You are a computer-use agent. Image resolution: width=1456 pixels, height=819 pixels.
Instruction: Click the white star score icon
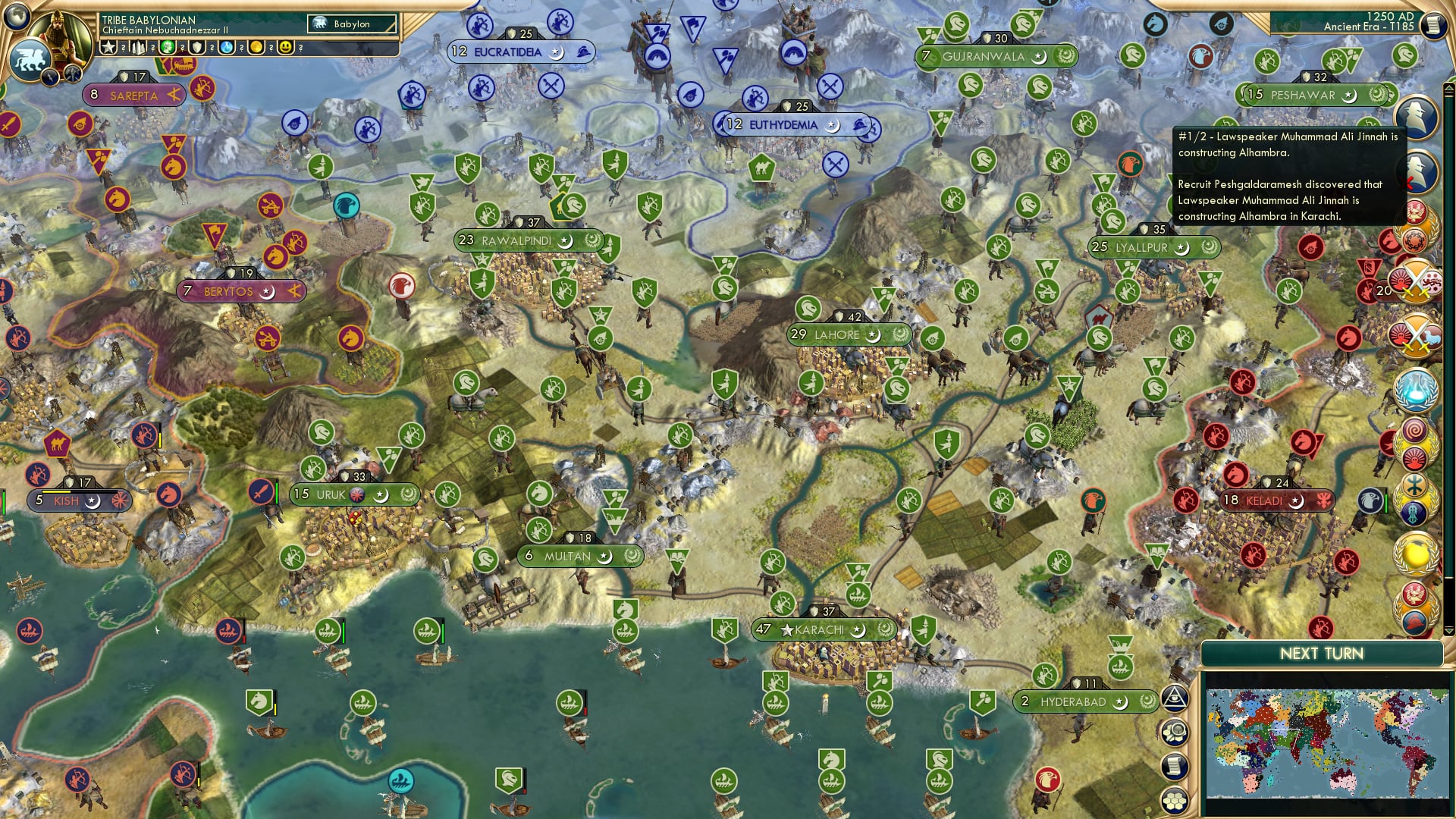click(x=108, y=48)
